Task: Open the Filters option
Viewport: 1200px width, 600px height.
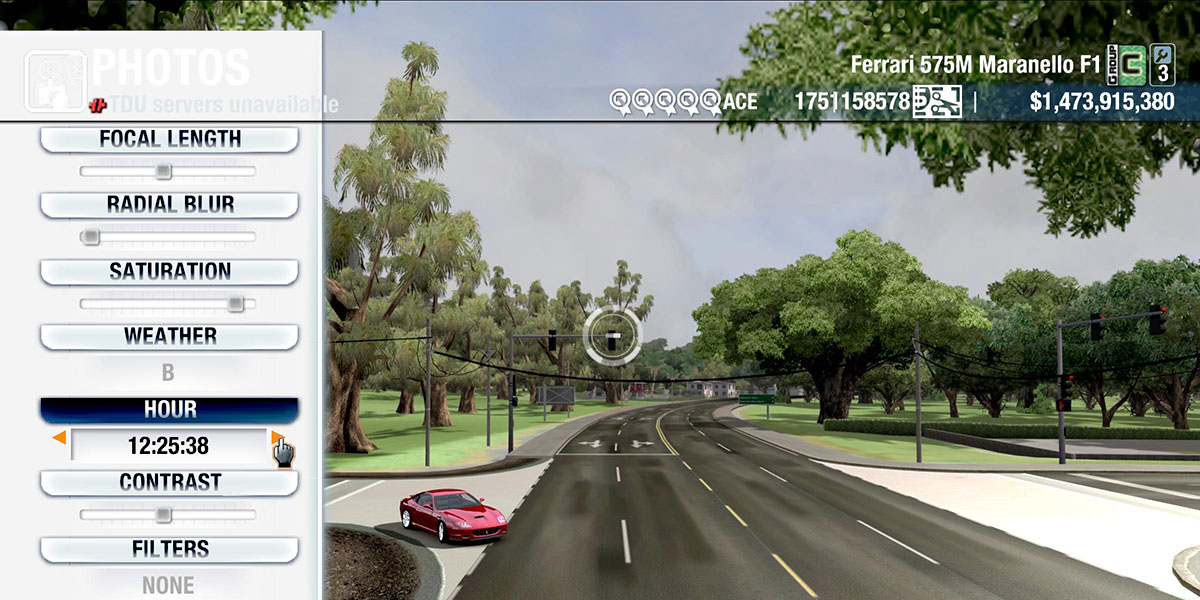Action: (169, 549)
